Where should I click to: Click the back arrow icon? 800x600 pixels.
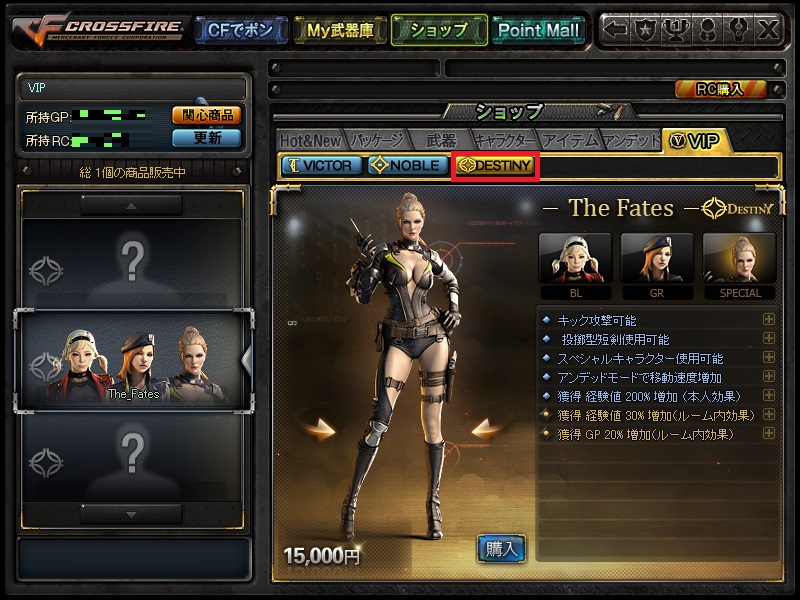tap(616, 30)
